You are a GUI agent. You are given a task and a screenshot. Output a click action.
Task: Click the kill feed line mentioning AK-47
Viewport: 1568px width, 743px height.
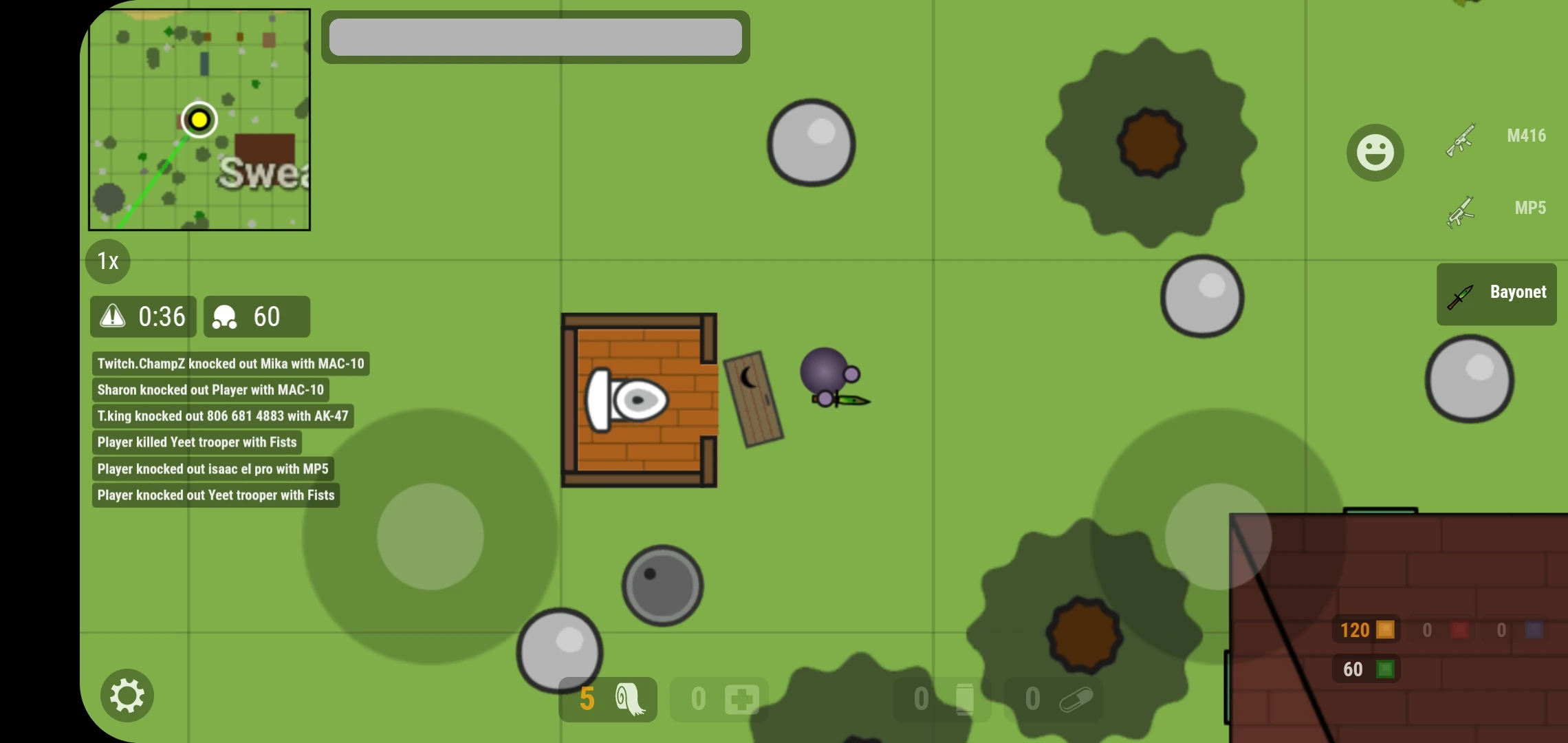(x=223, y=416)
